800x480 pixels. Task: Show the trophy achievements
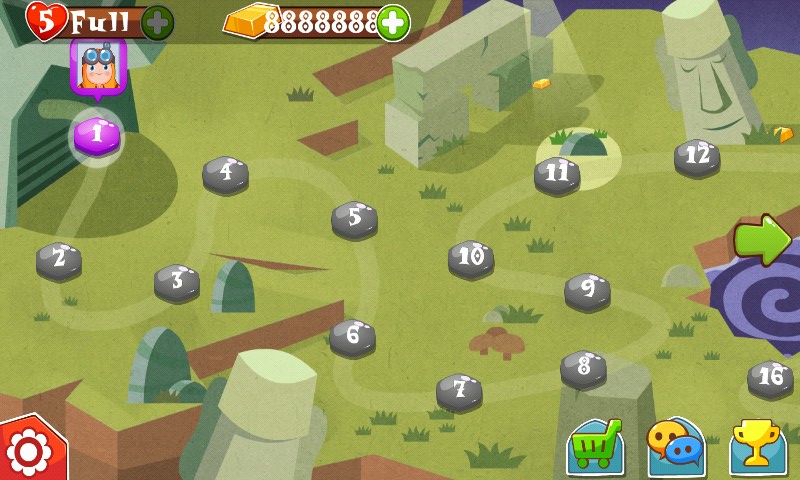757,446
